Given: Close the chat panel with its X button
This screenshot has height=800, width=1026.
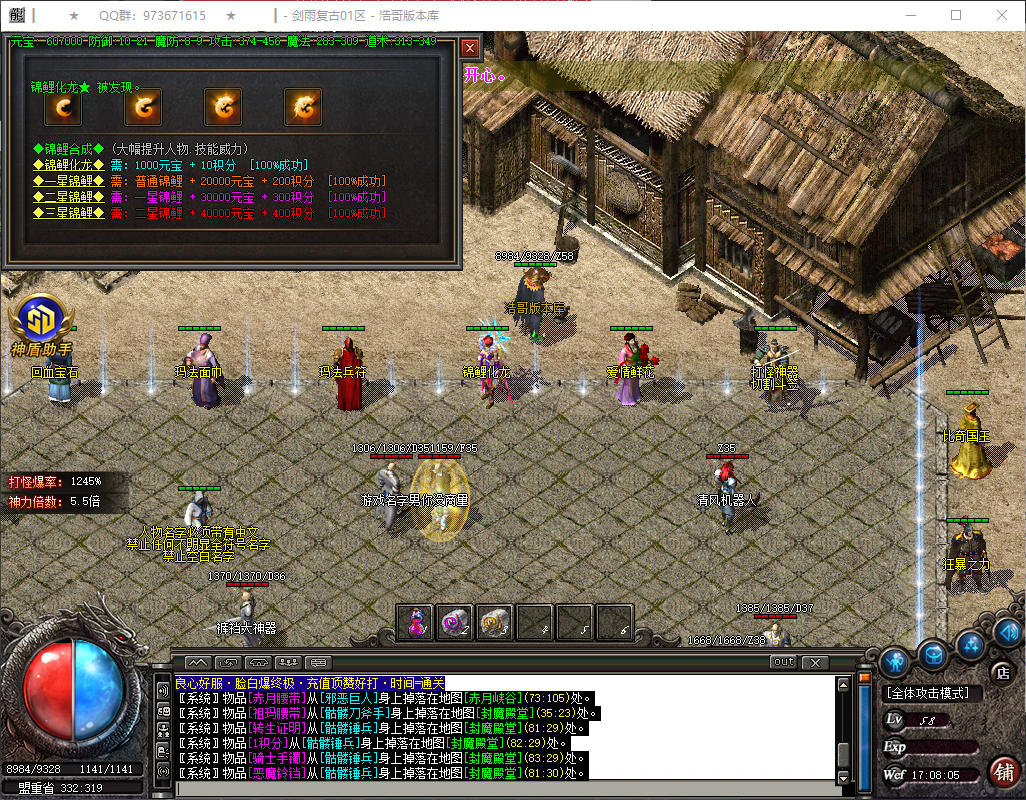Looking at the screenshot, I should pos(815,662).
